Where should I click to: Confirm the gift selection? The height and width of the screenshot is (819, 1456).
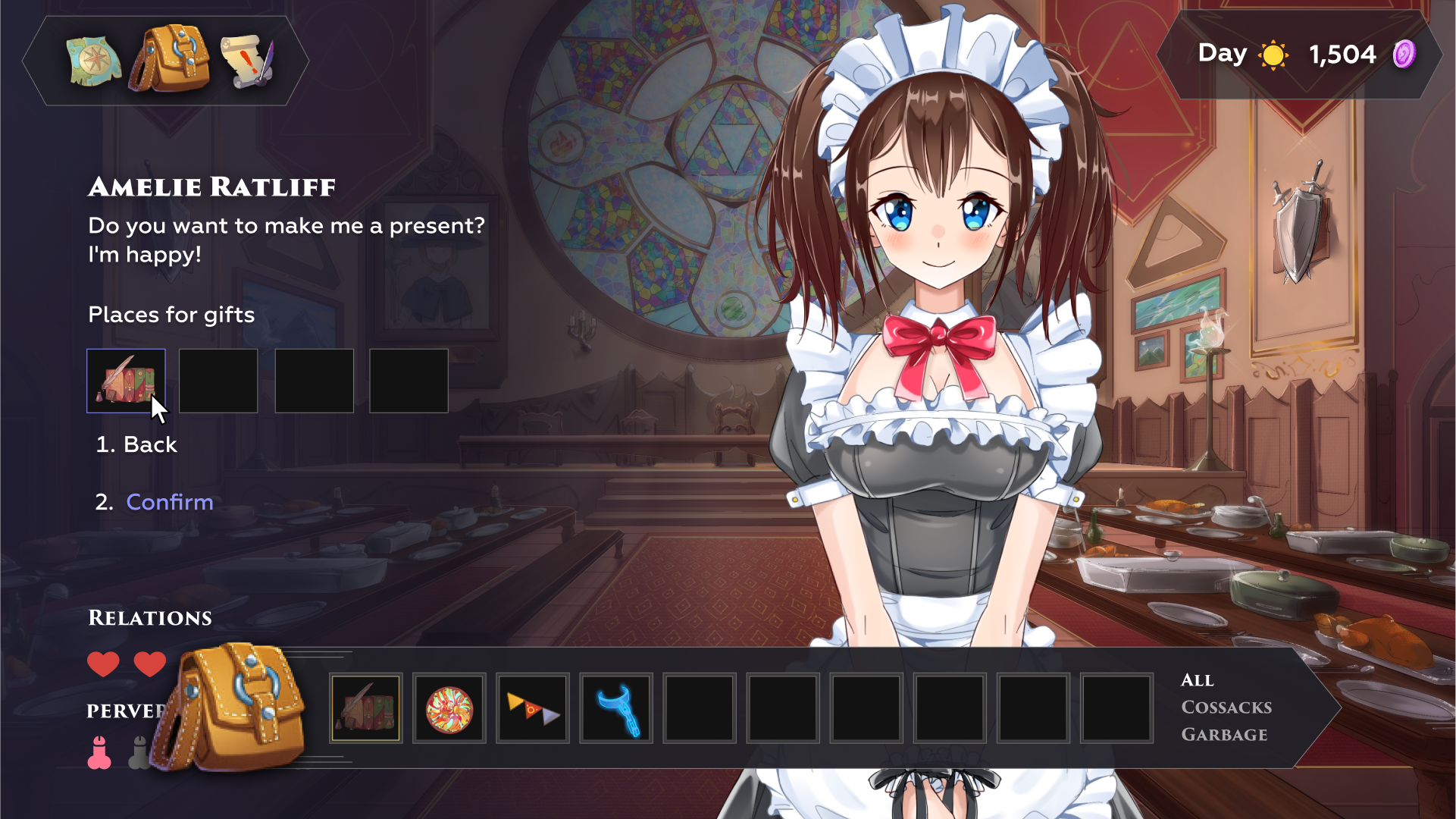pyautogui.click(x=169, y=502)
